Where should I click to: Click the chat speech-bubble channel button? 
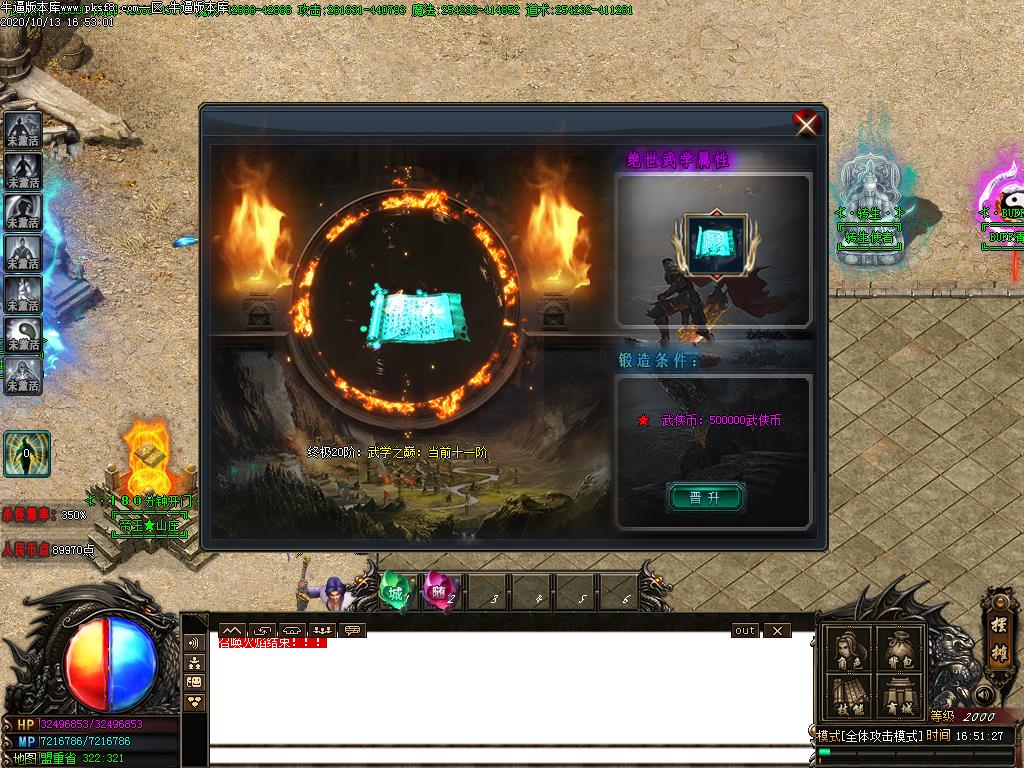click(x=352, y=631)
